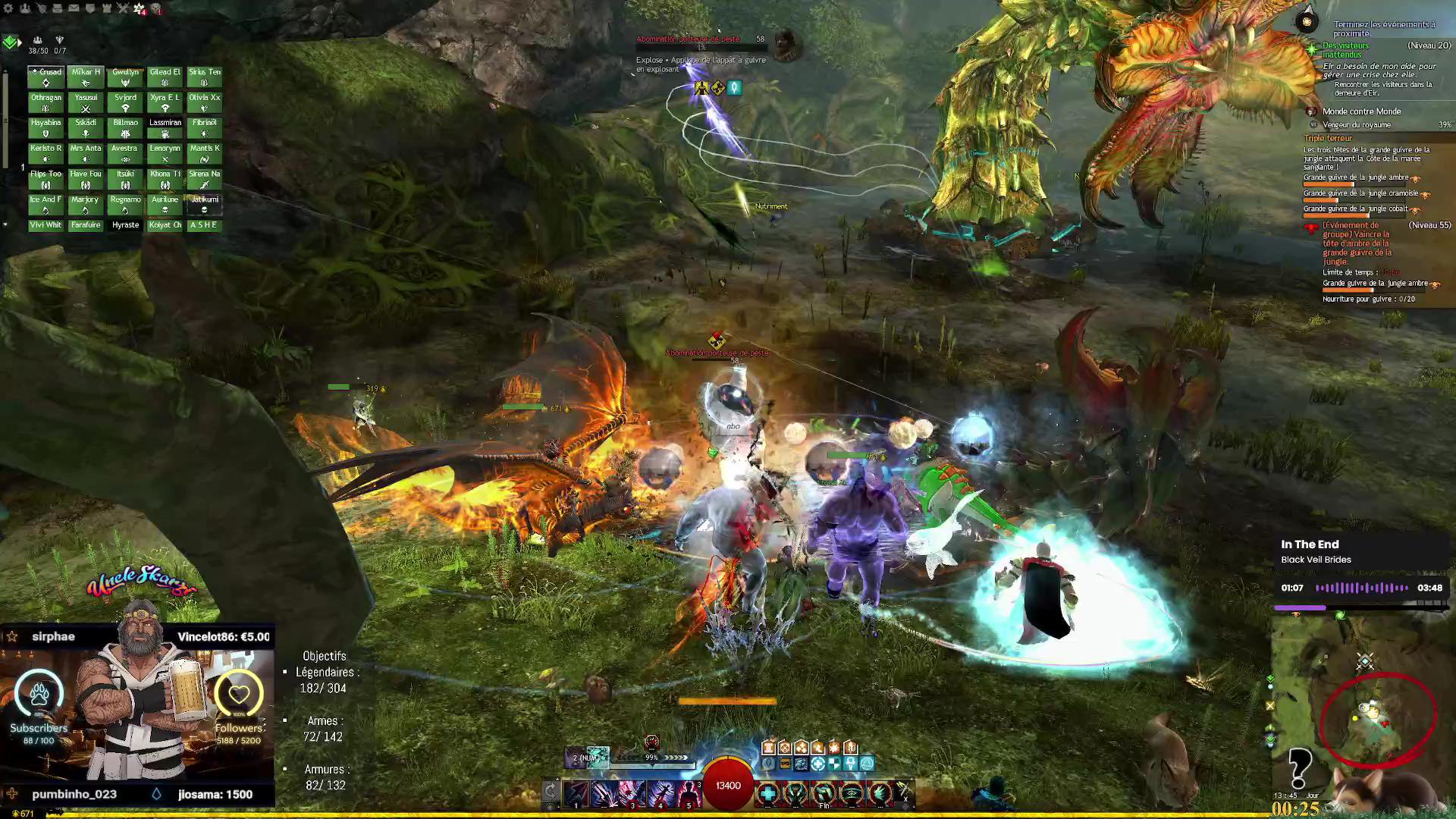Select squad member Crusad
Viewport: 1456px width, 819px height.
tap(46, 77)
